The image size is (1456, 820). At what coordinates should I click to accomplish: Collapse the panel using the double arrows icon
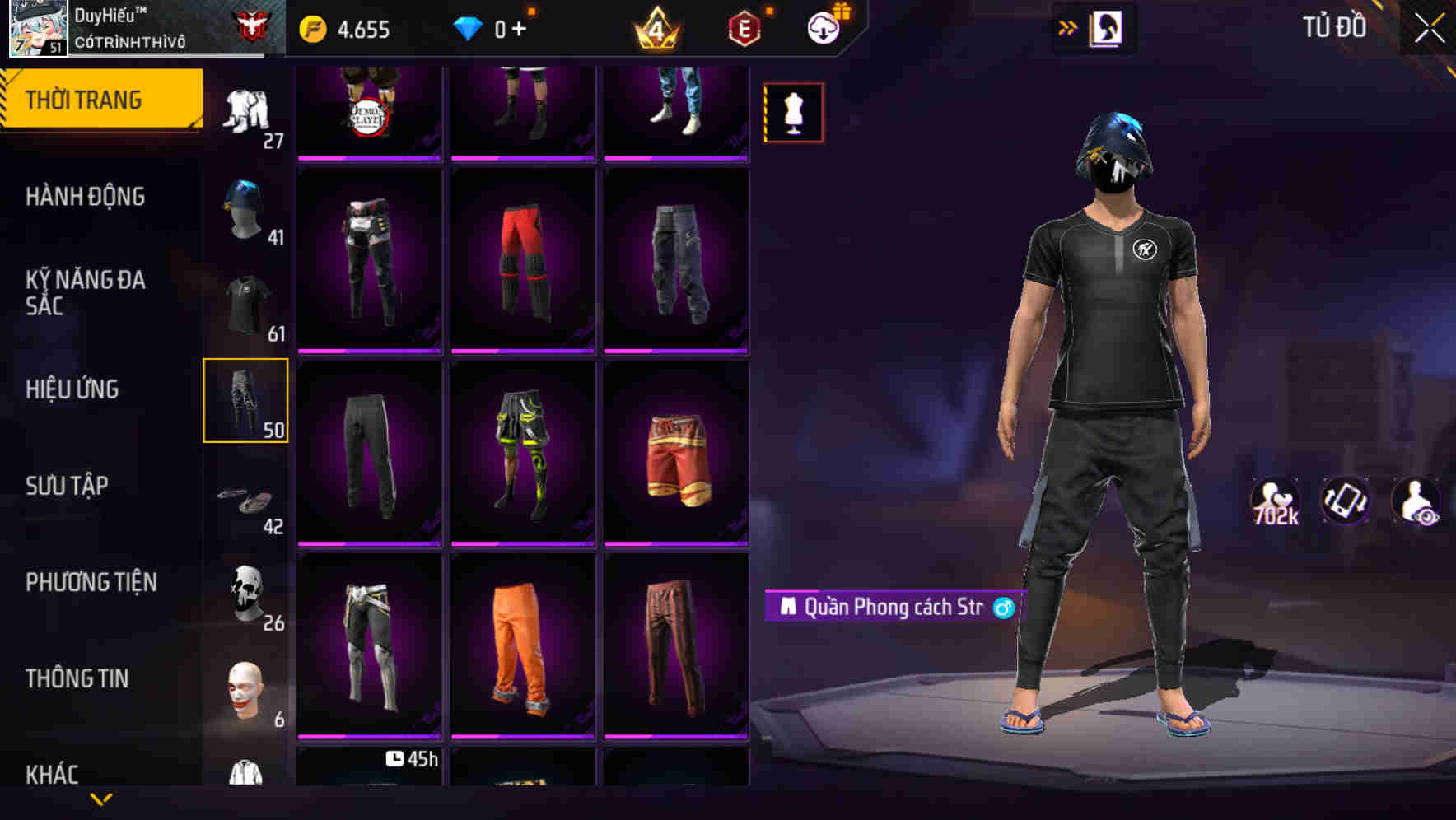click(x=1068, y=27)
